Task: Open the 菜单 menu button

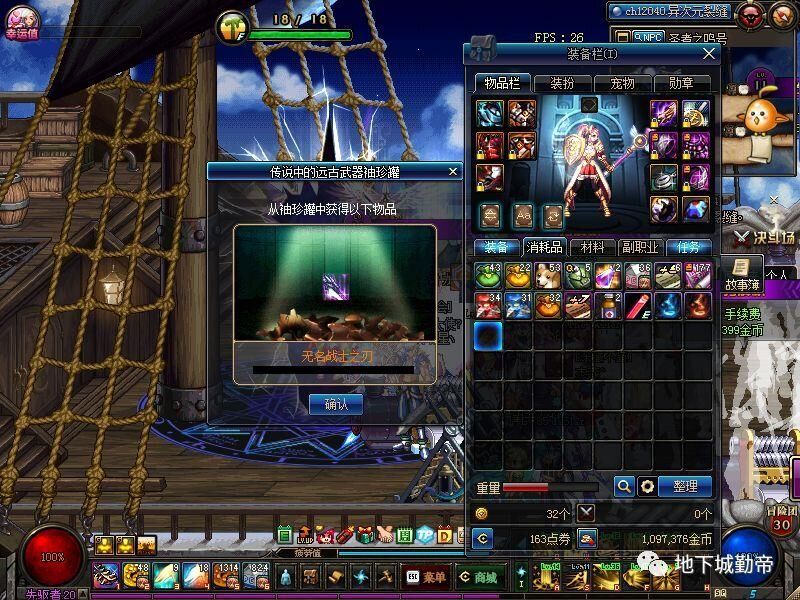Action: coord(427,577)
